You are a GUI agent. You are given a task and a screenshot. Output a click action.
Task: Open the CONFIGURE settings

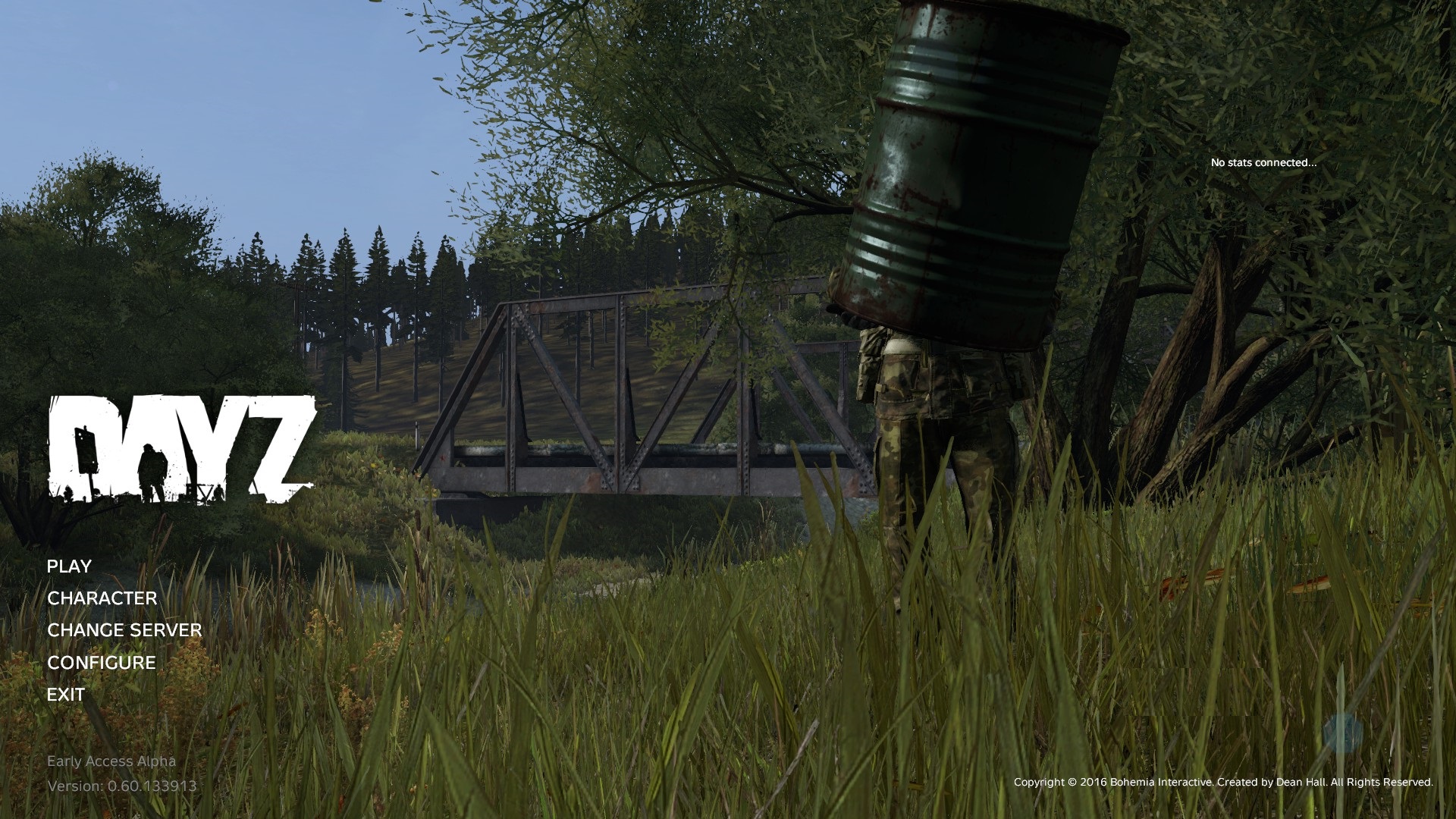(102, 663)
